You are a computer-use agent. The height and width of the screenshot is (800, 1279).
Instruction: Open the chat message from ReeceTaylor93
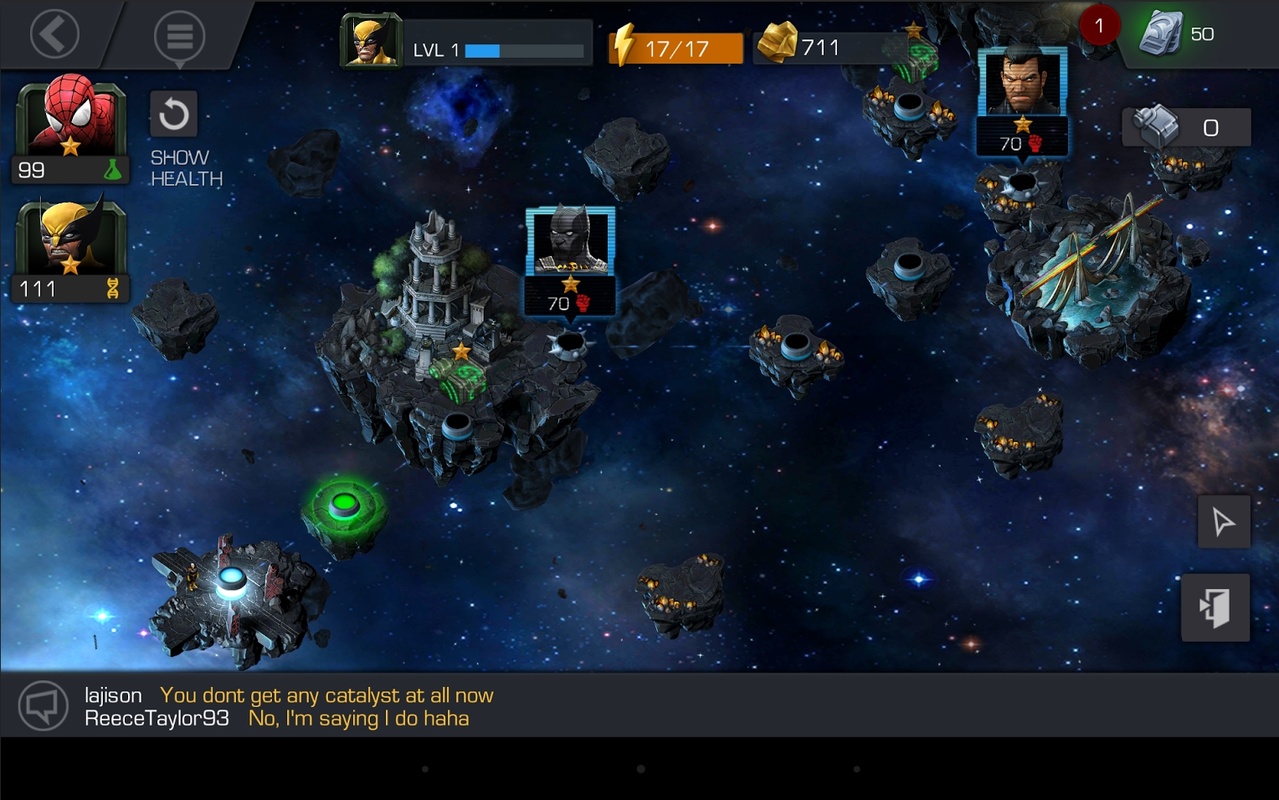358,718
